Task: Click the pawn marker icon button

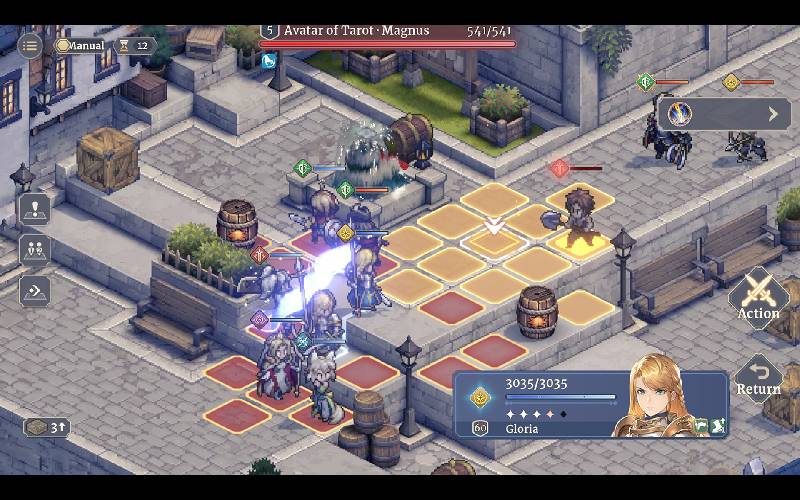Action: pyautogui.click(x=34, y=210)
